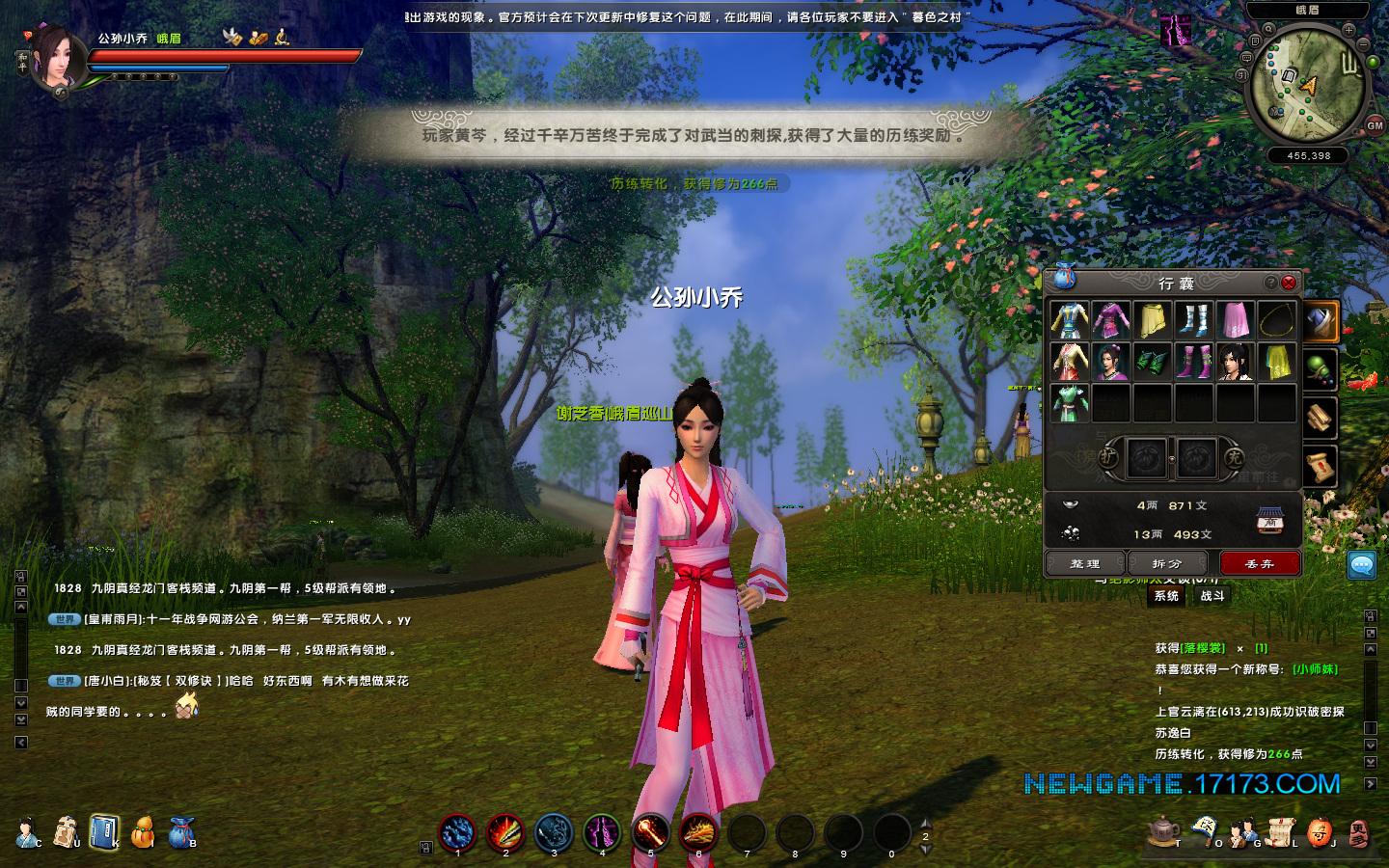
Task: Select the golden necklace item slot
Action: (1276, 320)
